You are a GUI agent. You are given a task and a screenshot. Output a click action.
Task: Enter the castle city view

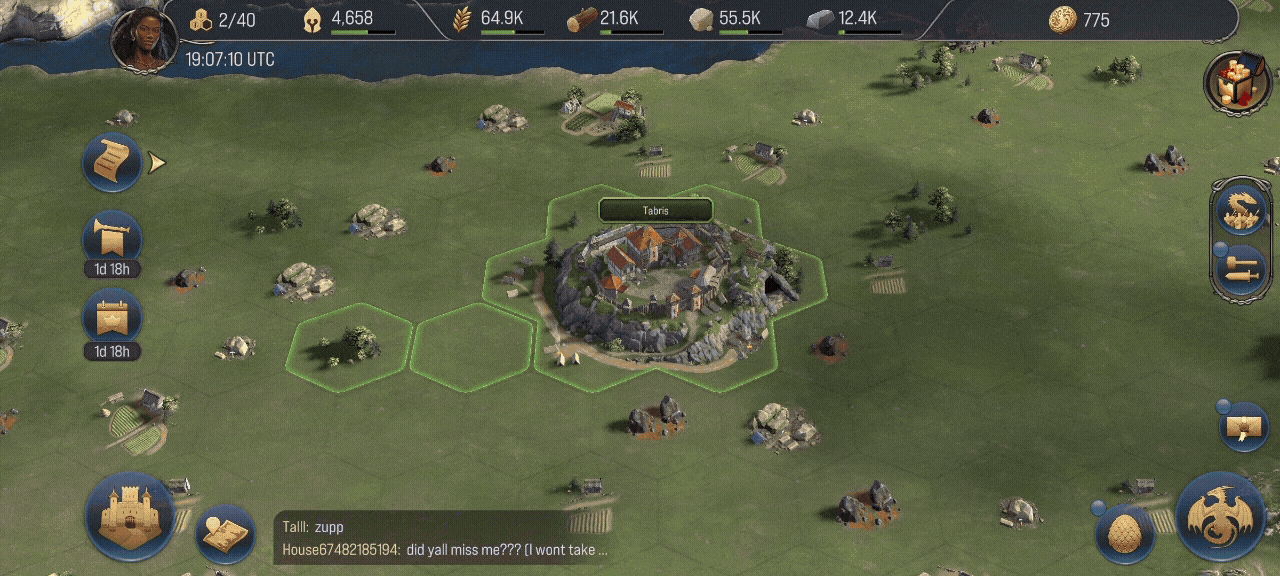[x=130, y=516]
